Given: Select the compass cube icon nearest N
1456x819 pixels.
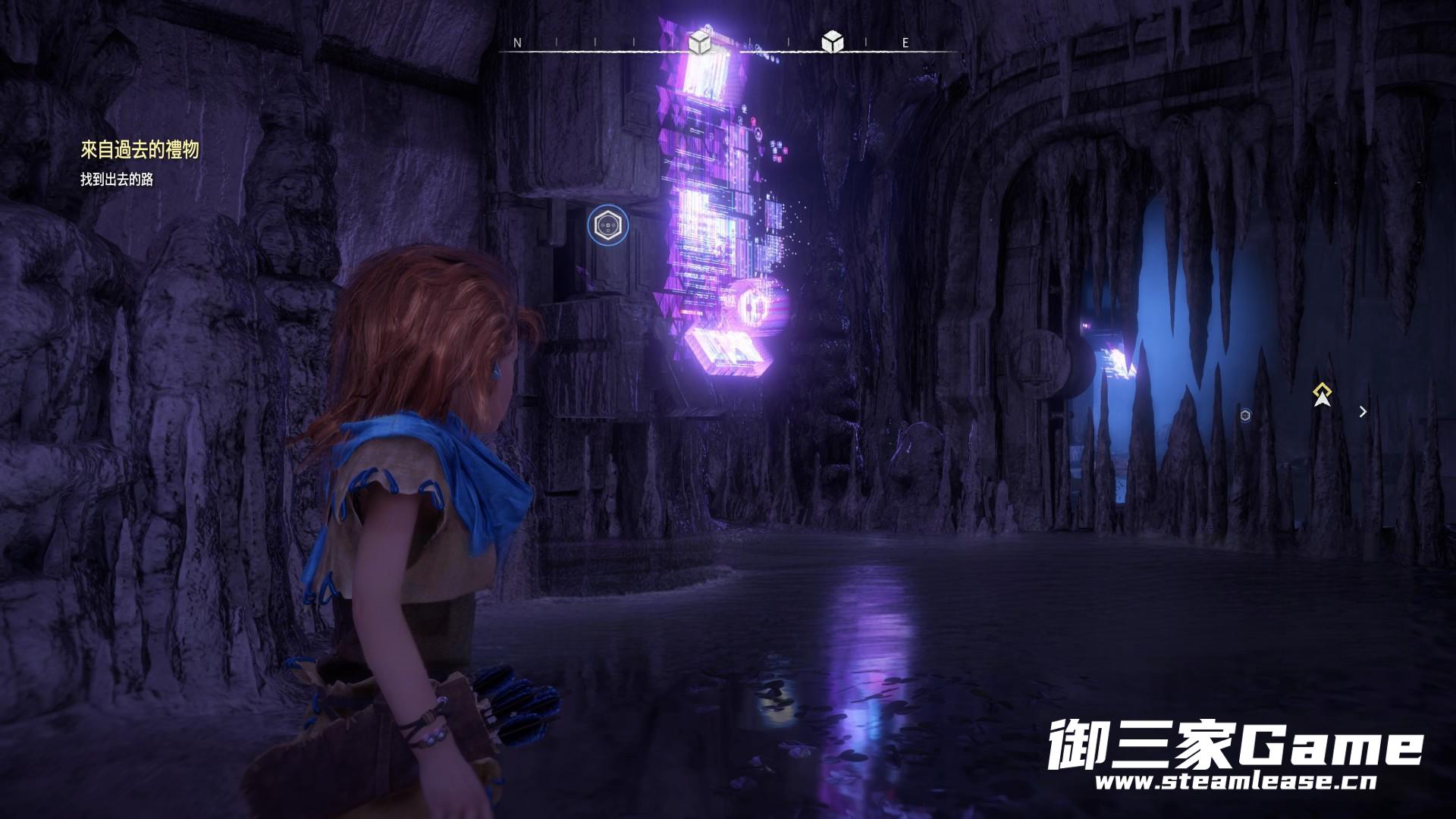Looking at the screenshot, I should click(x=700, y=42).
